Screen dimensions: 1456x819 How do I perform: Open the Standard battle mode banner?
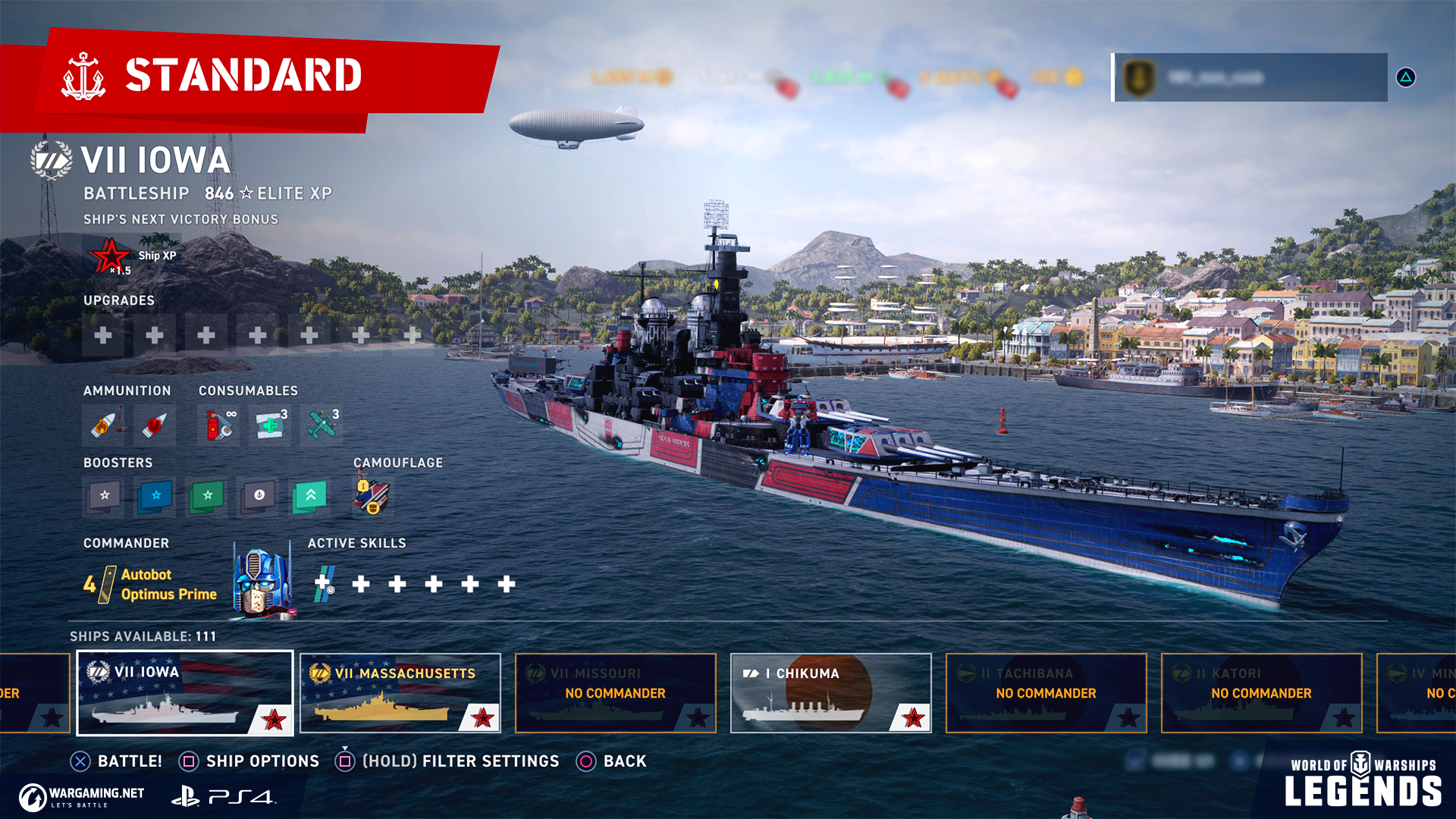click(243, 76)
